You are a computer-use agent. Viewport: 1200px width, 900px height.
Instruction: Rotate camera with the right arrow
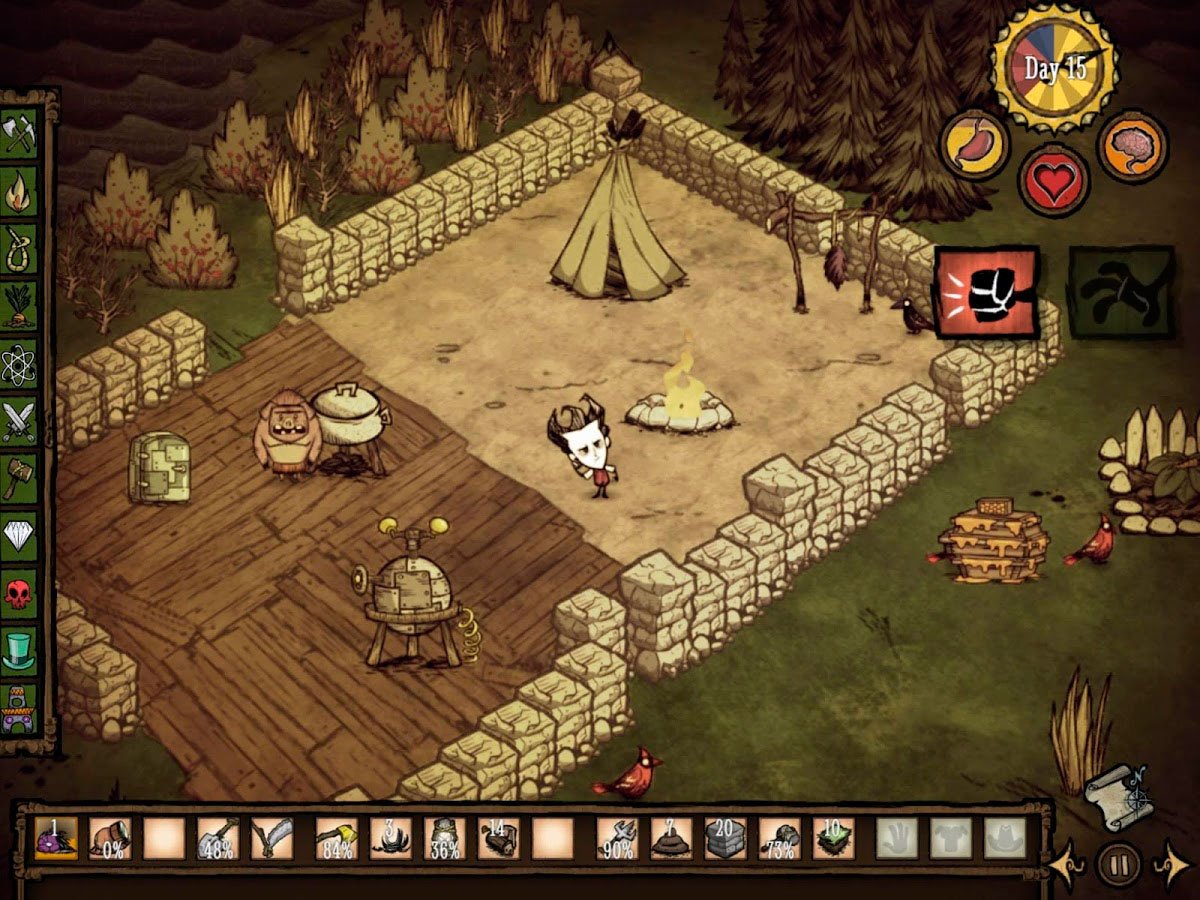(1172, 861)
